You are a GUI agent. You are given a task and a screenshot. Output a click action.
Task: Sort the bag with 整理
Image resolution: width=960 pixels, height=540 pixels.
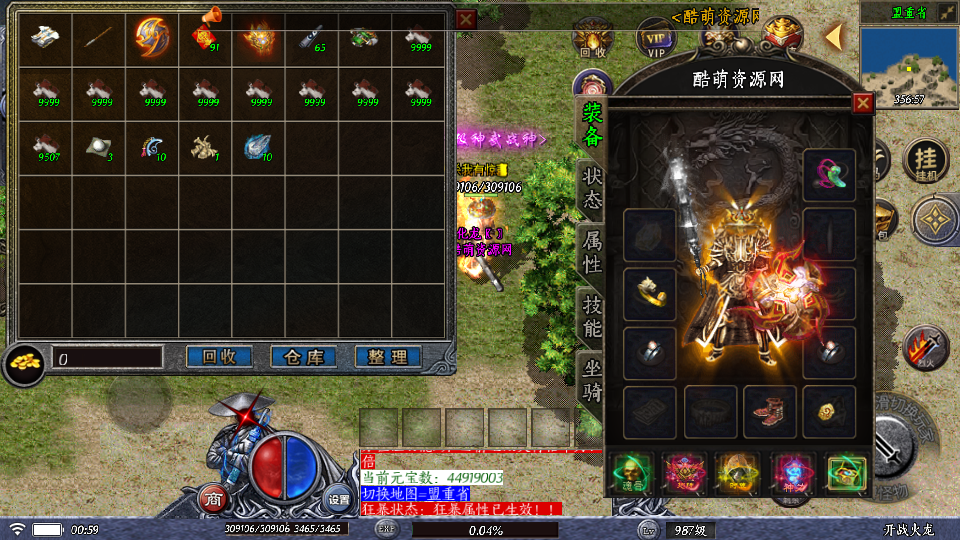[387, 357]
